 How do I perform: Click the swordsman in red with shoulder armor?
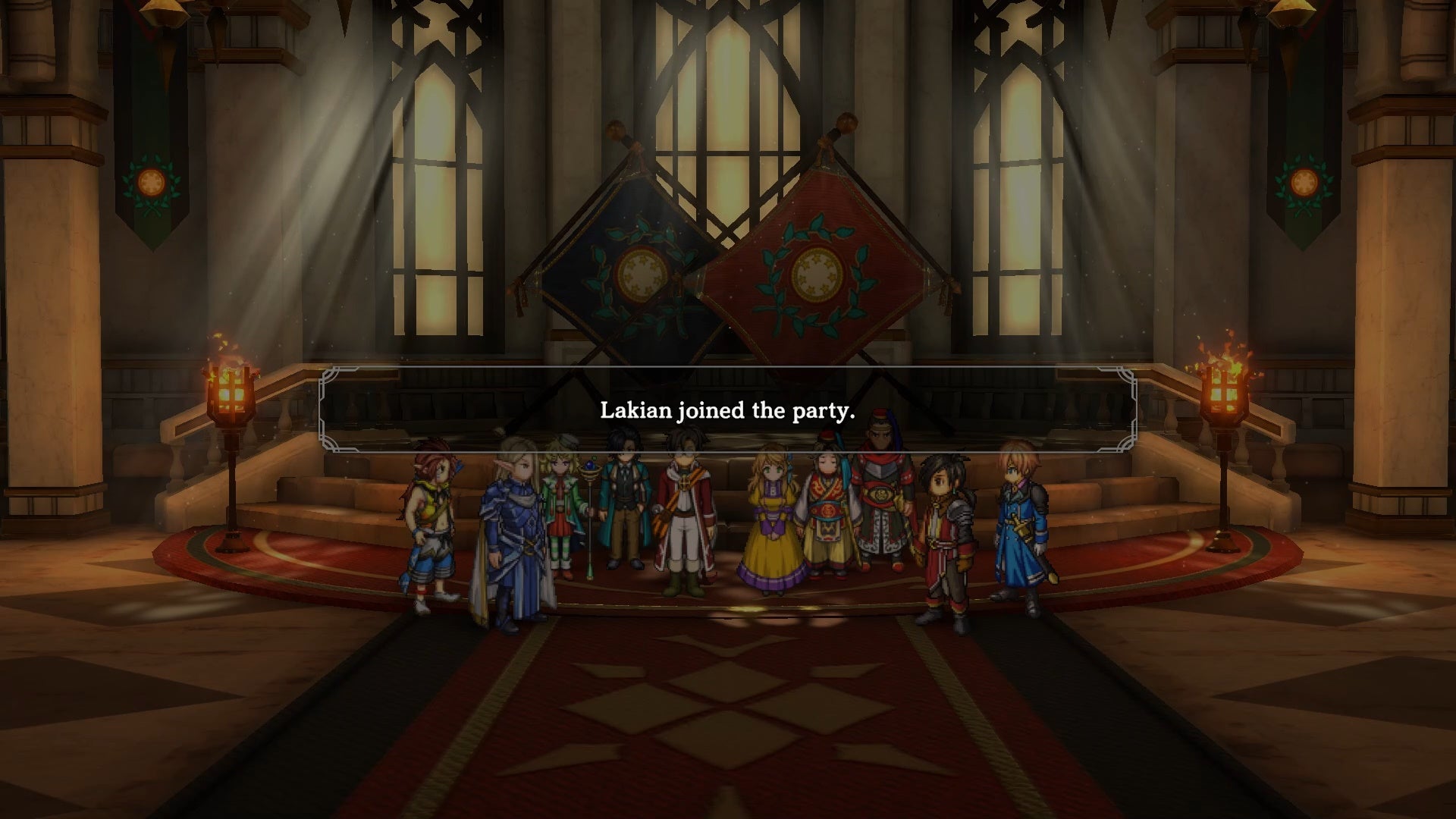pyautogui.click(x=948, y=531)
